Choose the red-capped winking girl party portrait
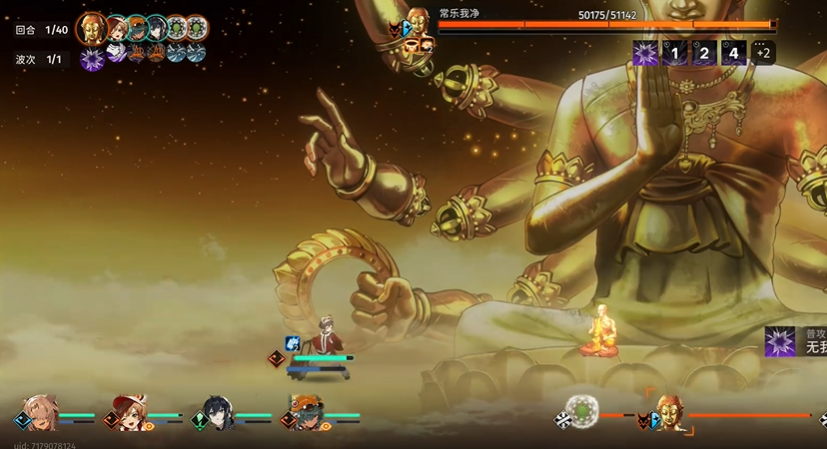The height and width of the screenshot is (449, 827). 129,411
